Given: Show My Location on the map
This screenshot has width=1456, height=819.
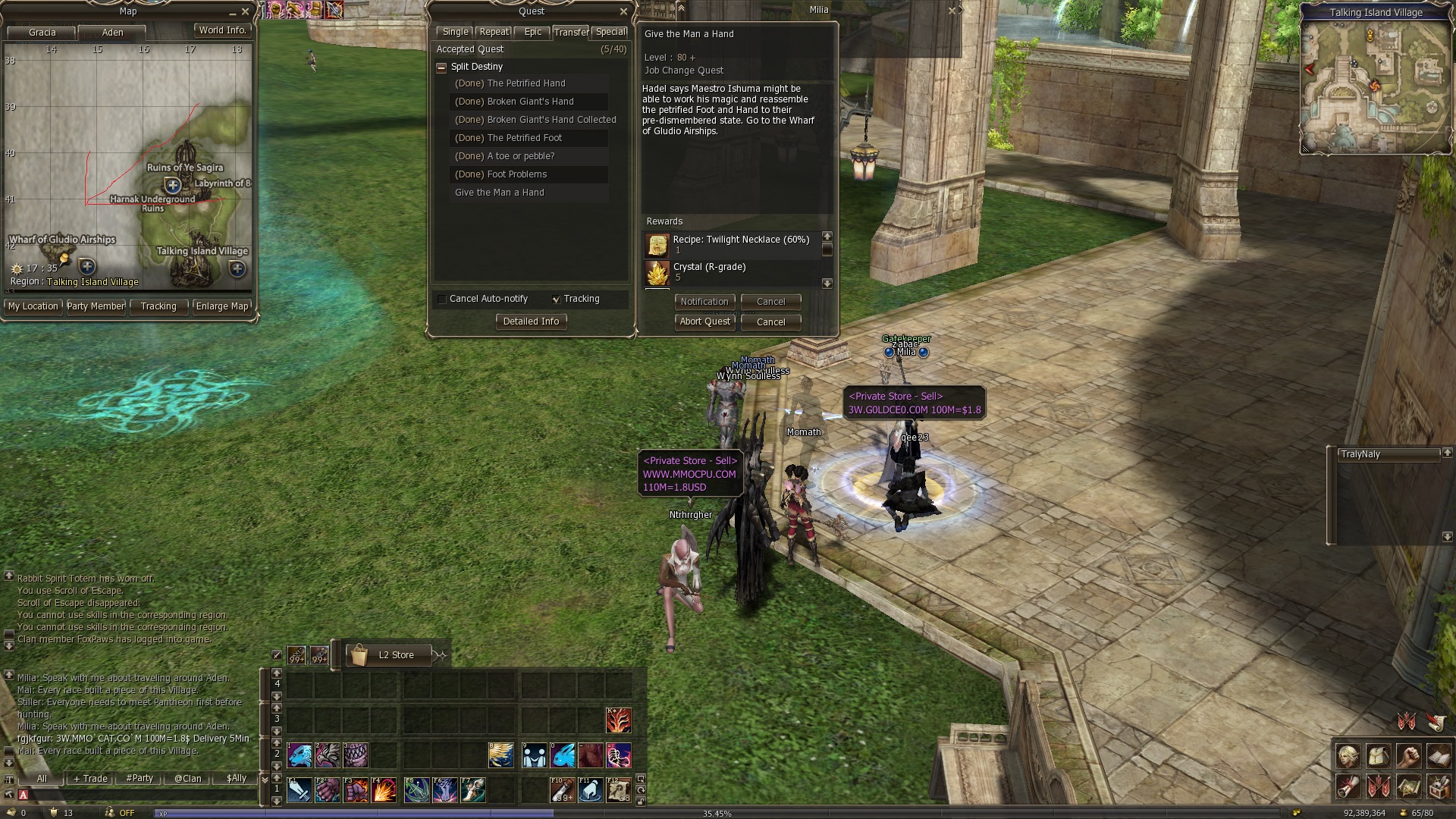Looking at the screenshot, I should [33, 306].
